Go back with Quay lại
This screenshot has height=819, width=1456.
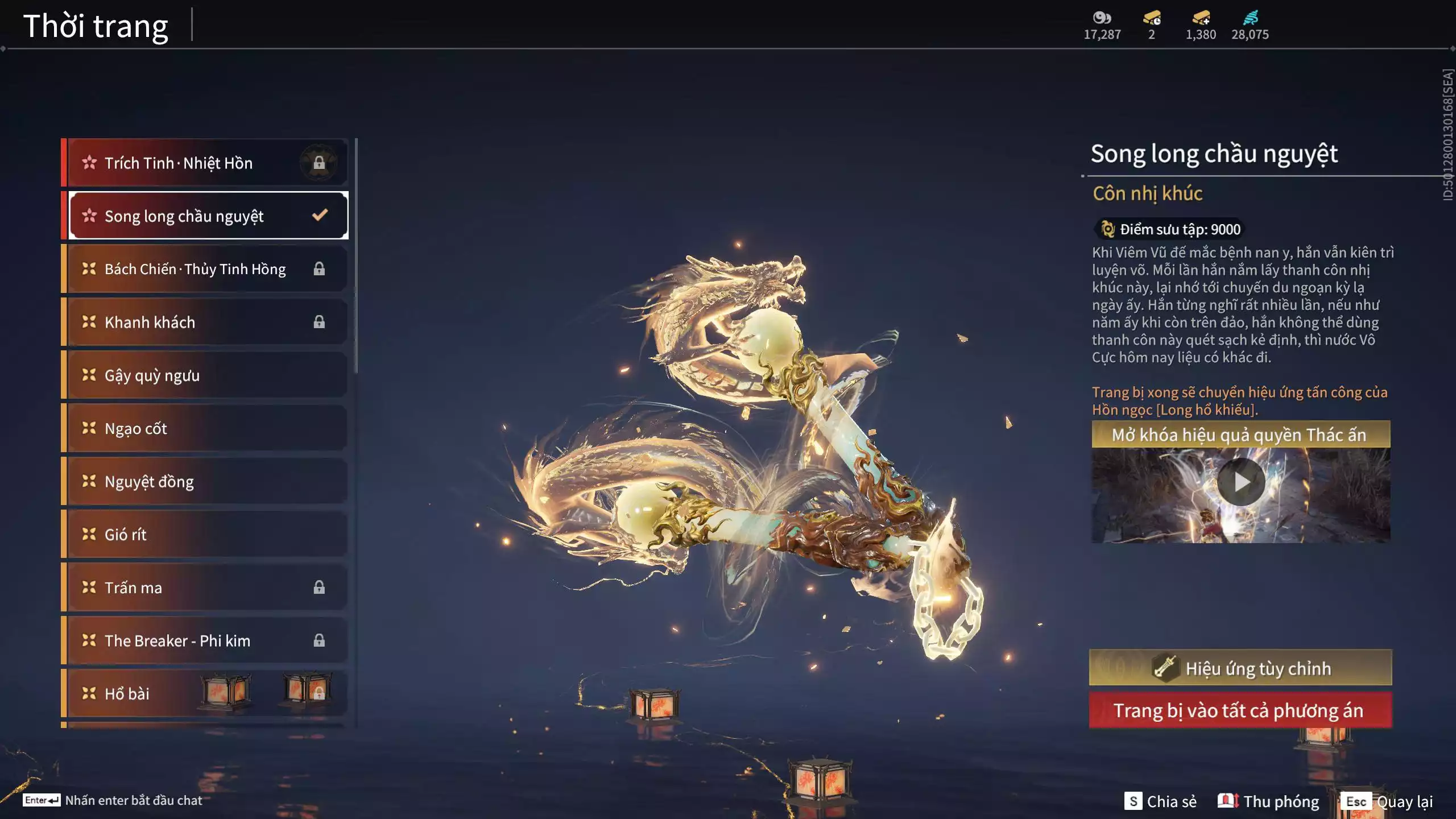[x=1387, y=801]
